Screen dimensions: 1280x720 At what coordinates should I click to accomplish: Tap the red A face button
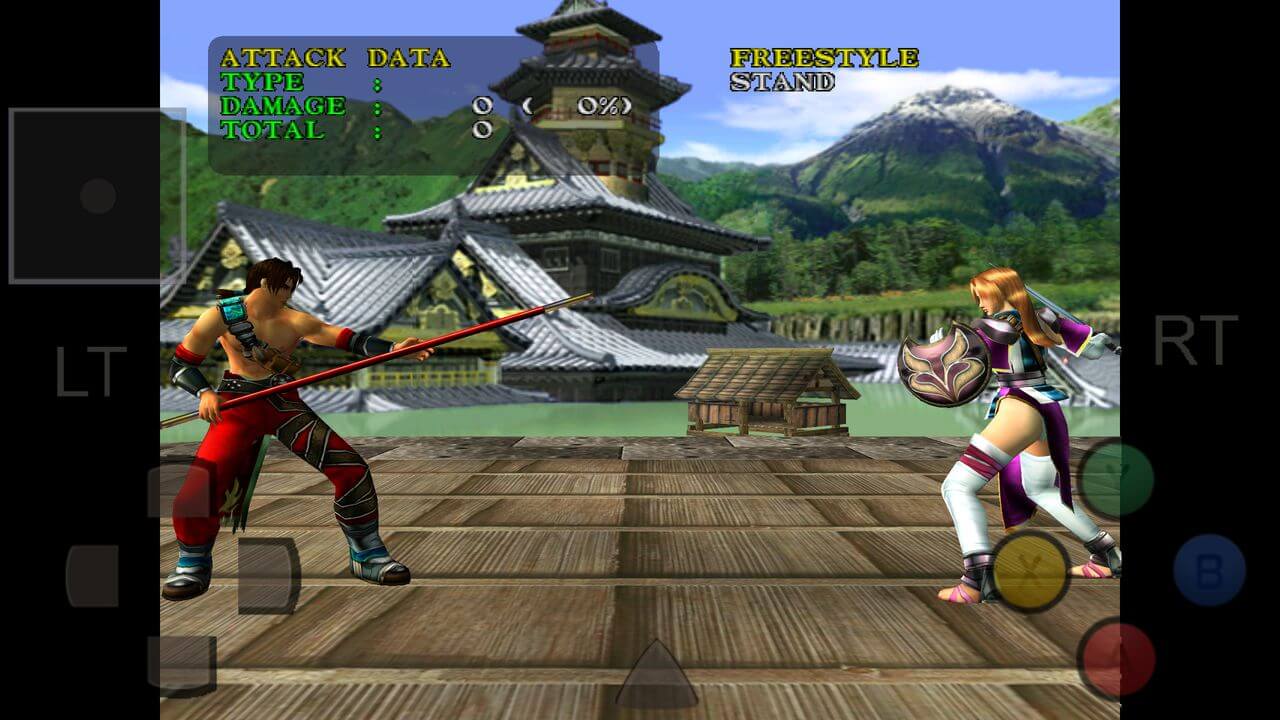pyautogui.click(x=1116, y=658)
